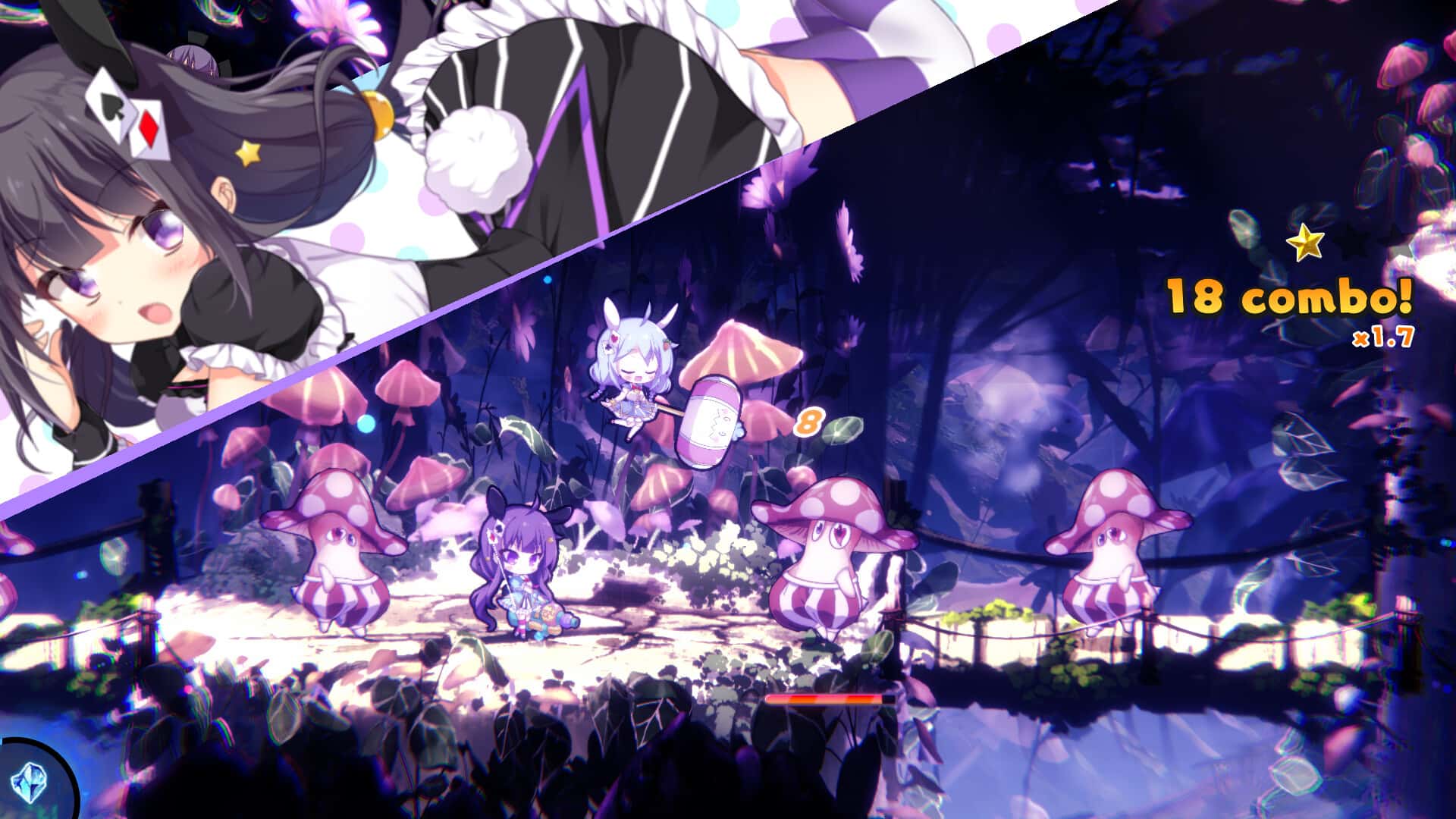This screenshot has height=819, width=1456.
Task: Select the sparkling crystal at the right edge
Action: 1436,250
